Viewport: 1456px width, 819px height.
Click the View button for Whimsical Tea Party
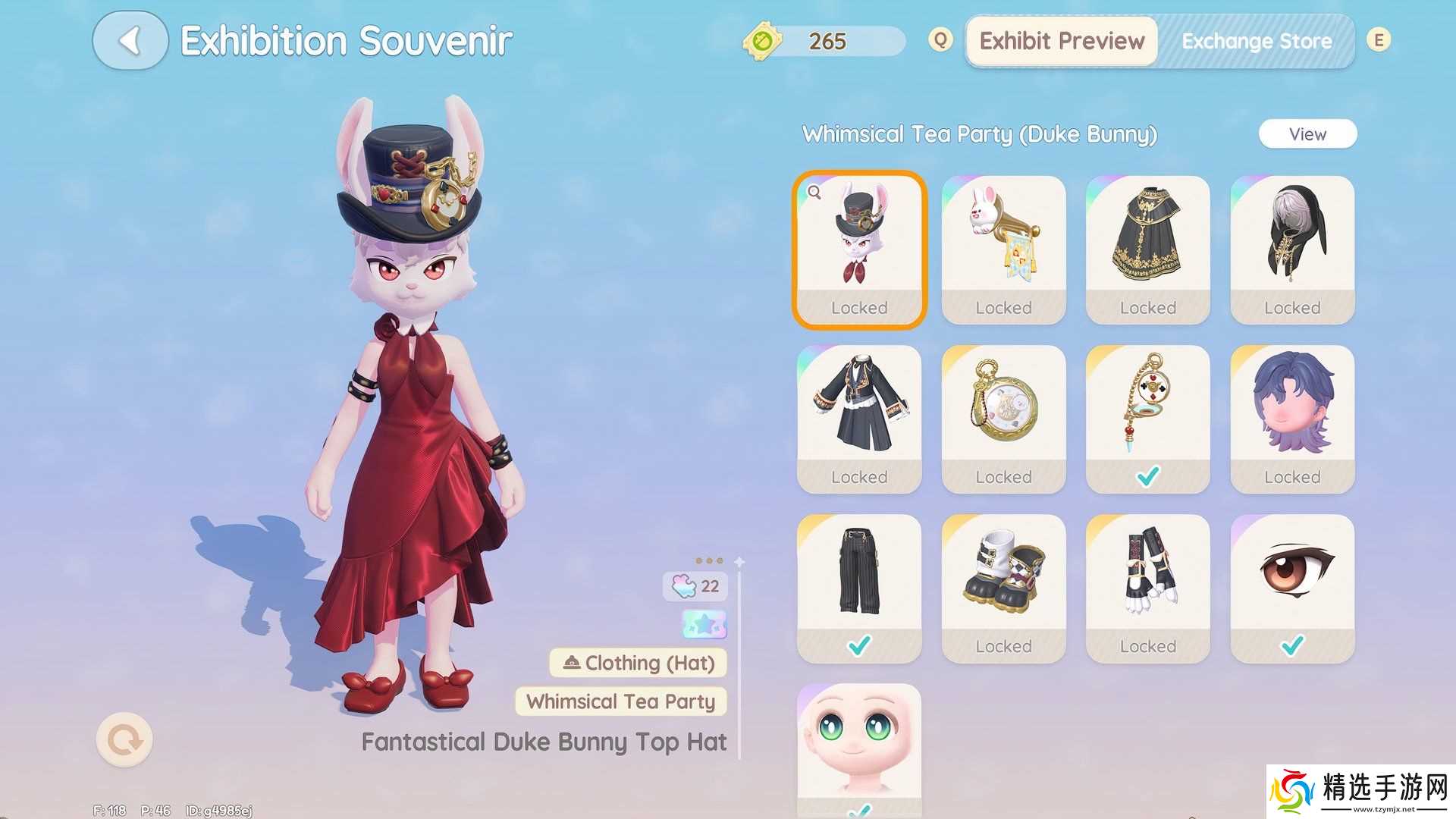point(1307,134)
